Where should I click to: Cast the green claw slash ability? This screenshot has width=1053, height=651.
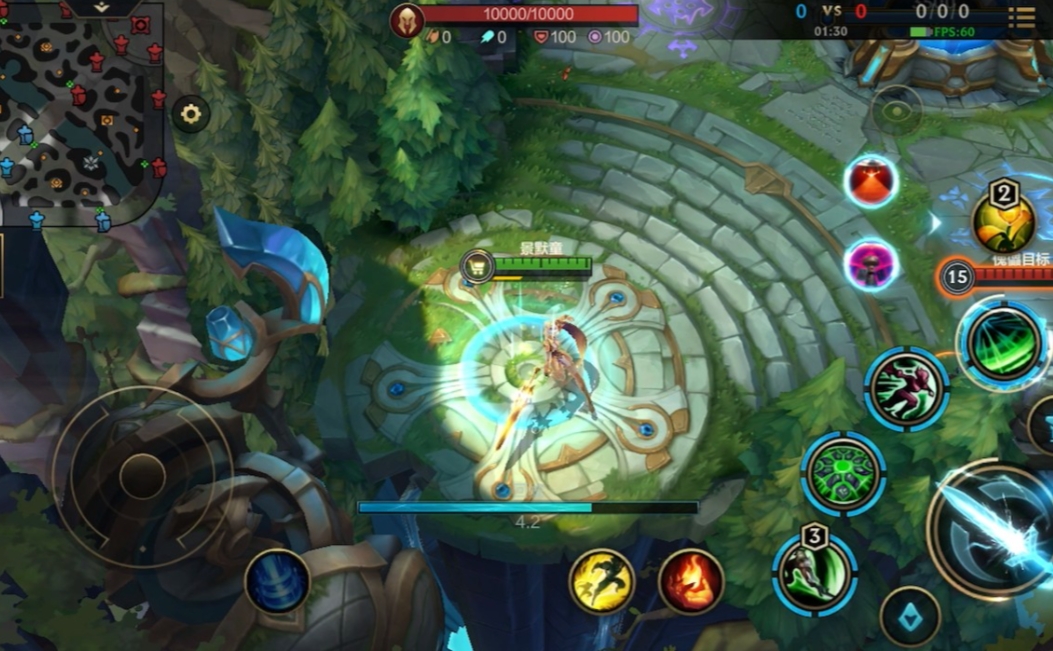click(1003, 345)
